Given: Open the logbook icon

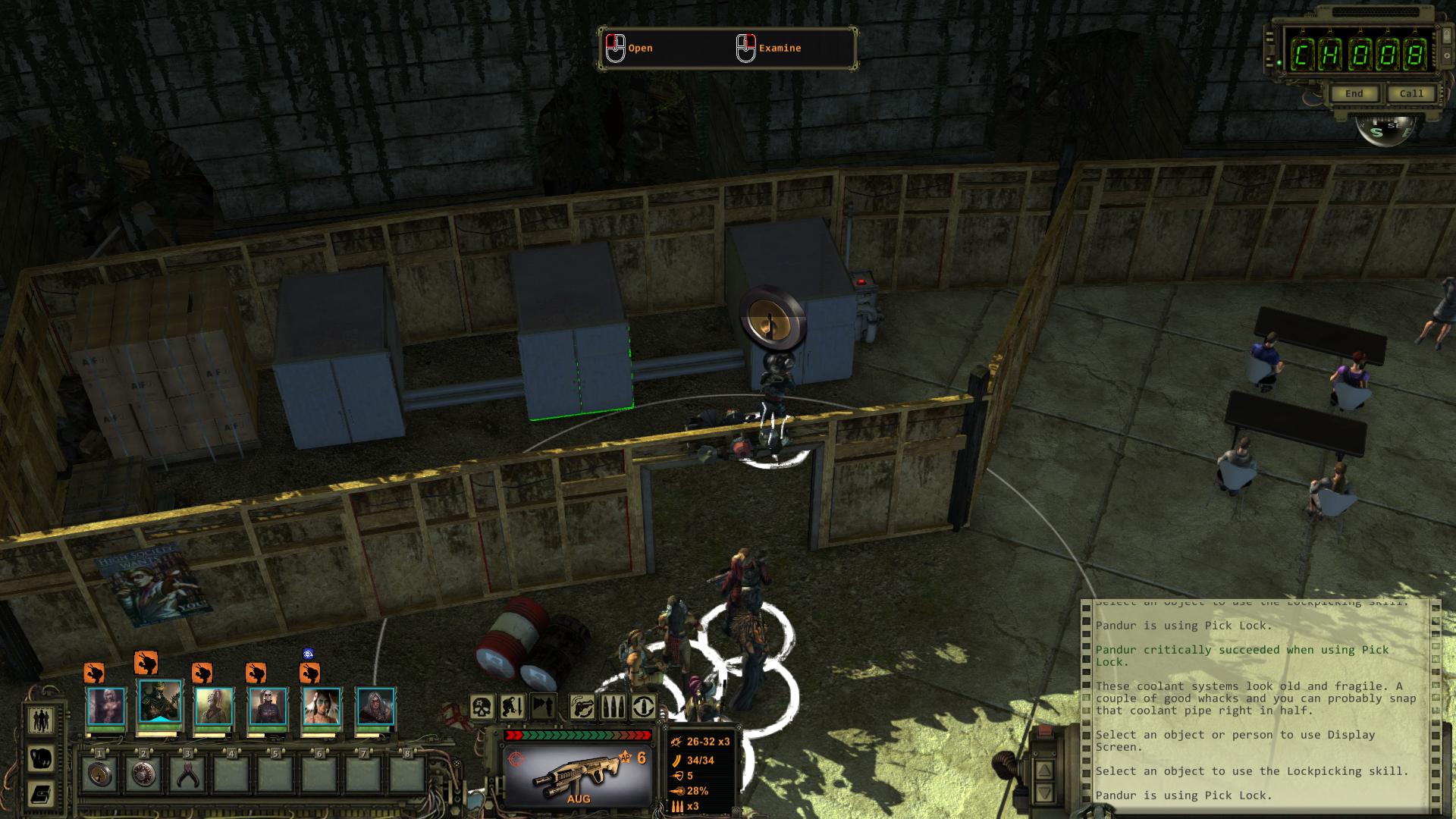Looking at the screenshot, I should coord(40,794).
